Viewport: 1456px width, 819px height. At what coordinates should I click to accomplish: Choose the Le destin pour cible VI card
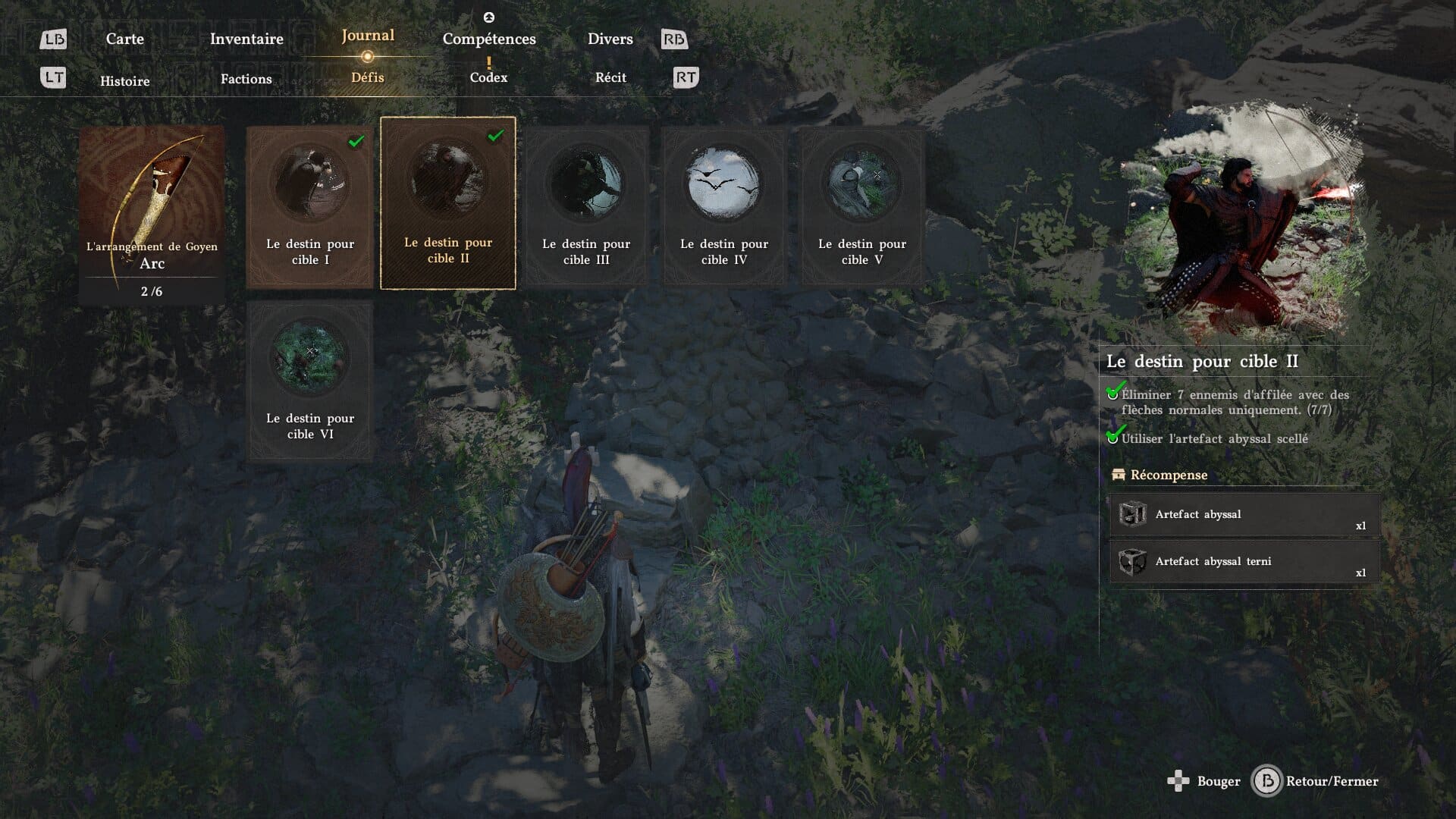click(x=310, y=381)
